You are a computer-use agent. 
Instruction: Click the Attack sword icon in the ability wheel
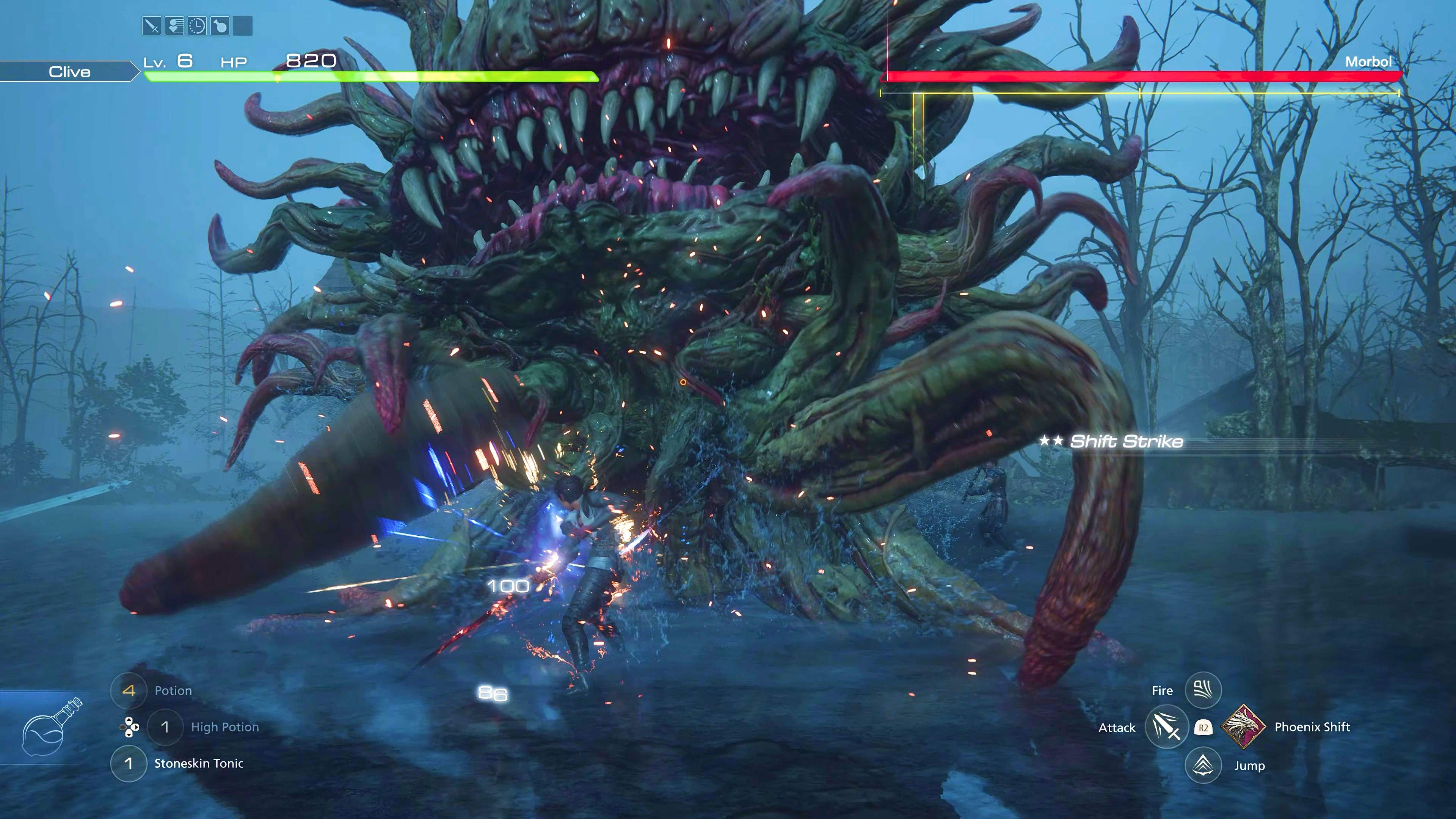tap(1166, 727)
